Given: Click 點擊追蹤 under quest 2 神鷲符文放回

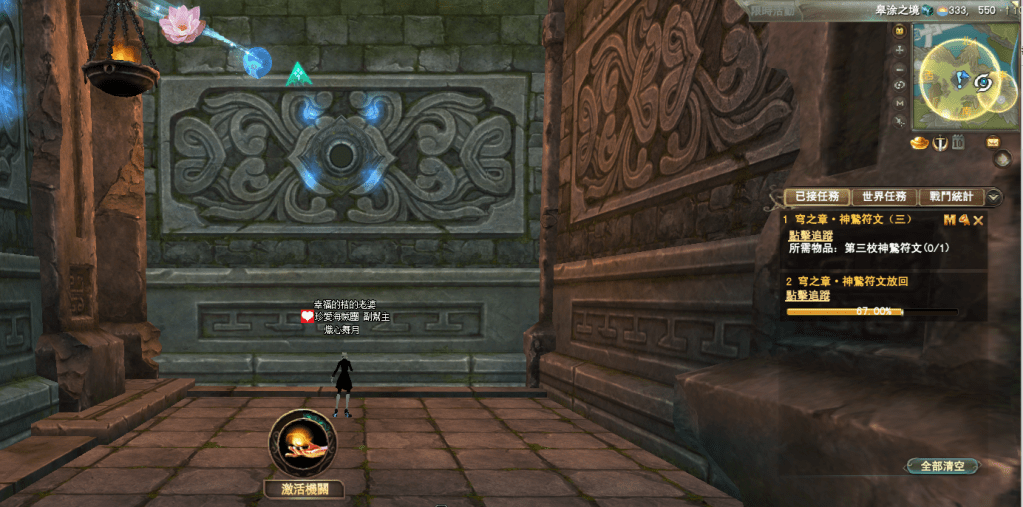Looking at the screenshot, I should coord(810,296).
